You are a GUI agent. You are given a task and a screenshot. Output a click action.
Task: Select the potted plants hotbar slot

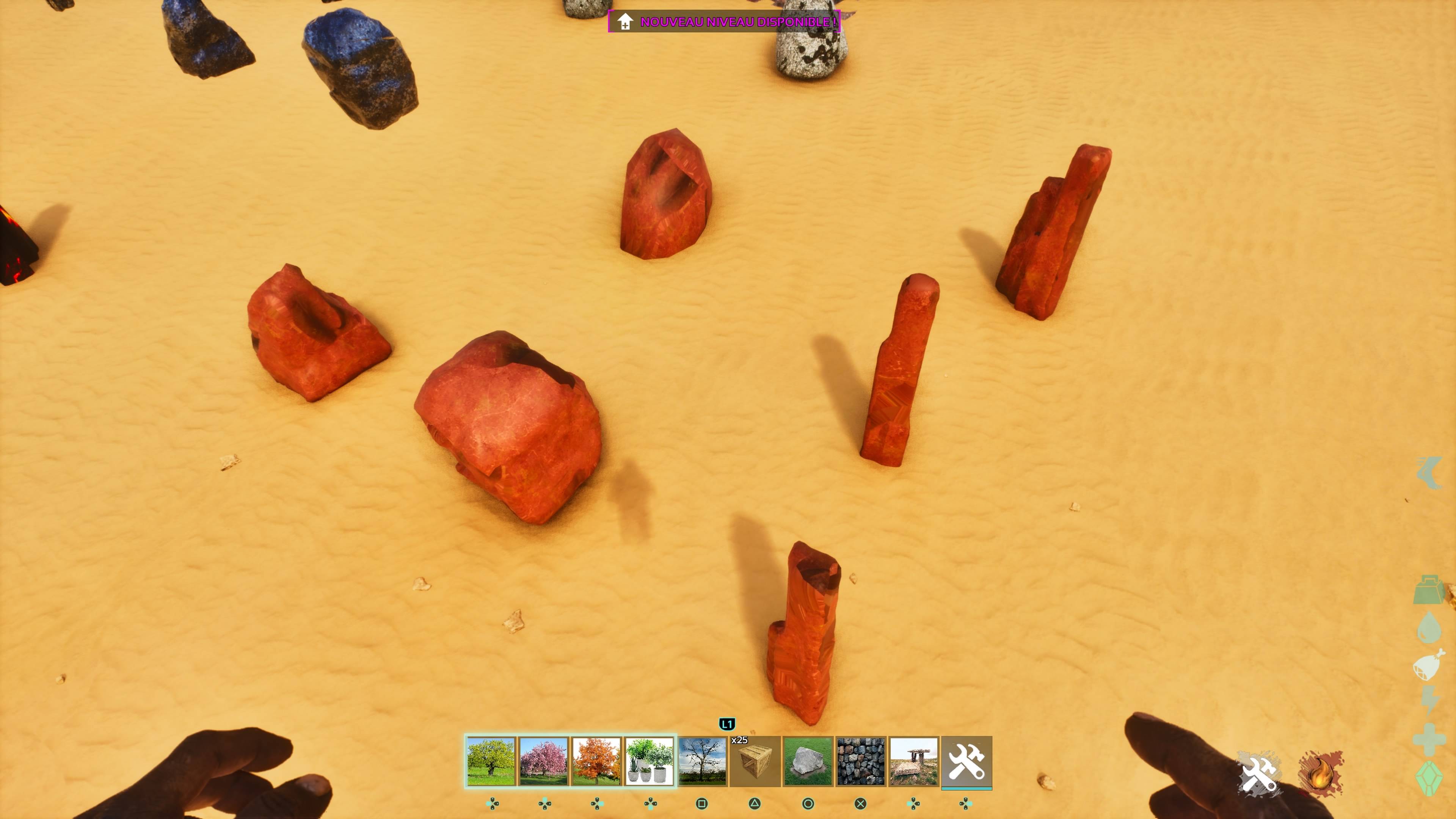[x=649, y=761]
